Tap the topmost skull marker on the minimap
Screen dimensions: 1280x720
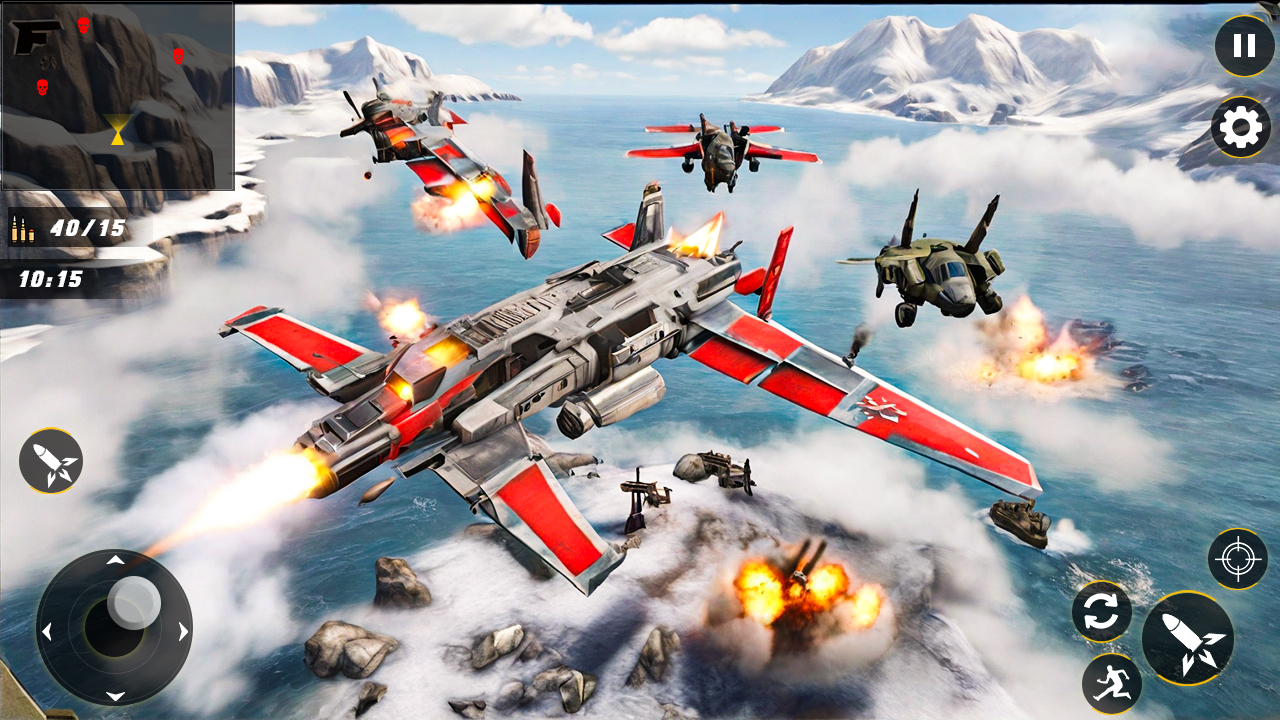[84, 27]
